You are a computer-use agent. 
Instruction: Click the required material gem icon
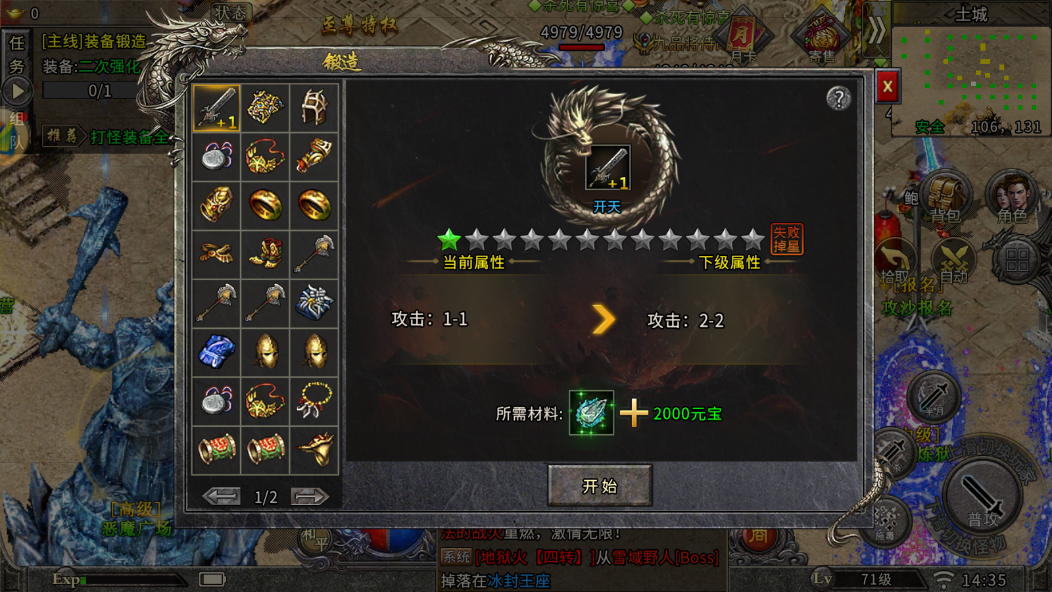tap(591, 412)
